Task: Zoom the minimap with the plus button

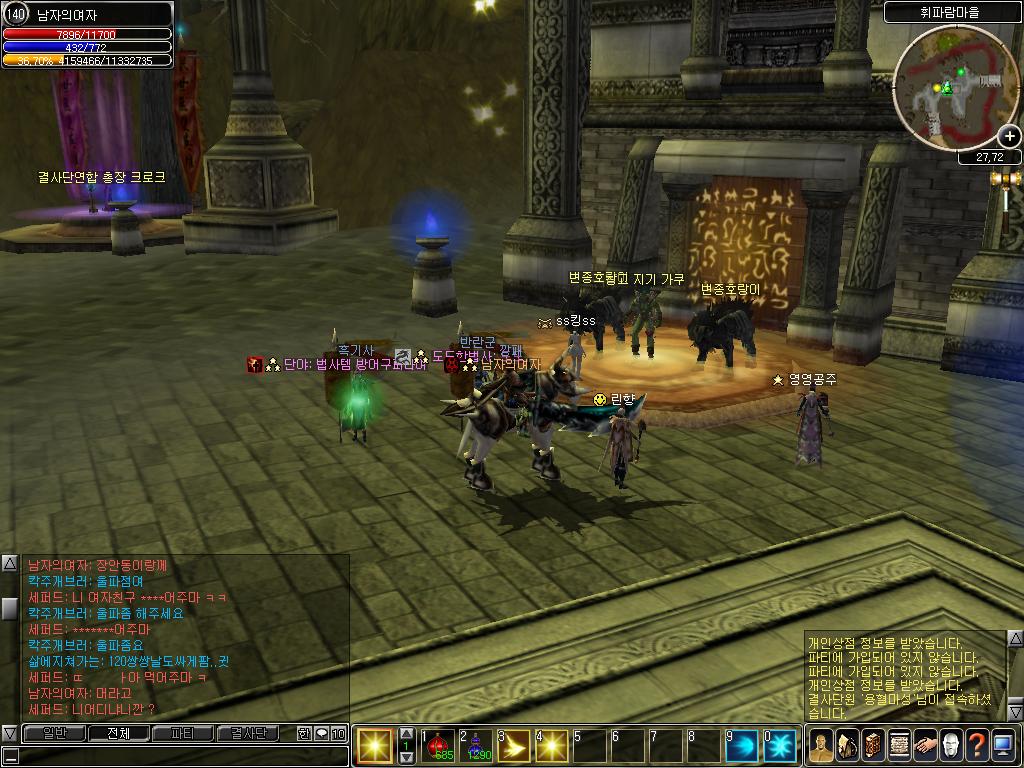Action: pos(1009,136)
